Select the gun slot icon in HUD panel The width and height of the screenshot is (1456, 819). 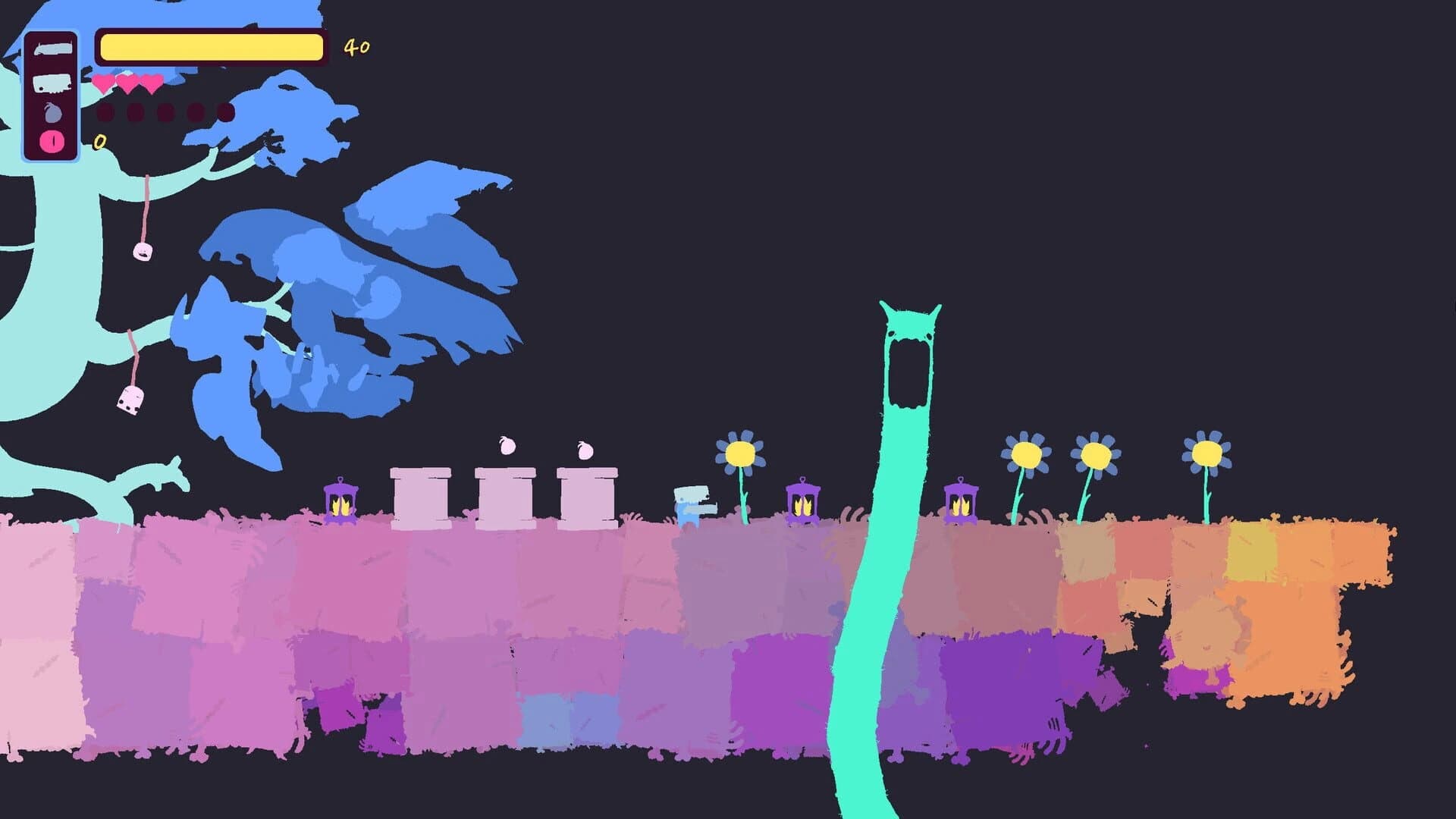52,48
